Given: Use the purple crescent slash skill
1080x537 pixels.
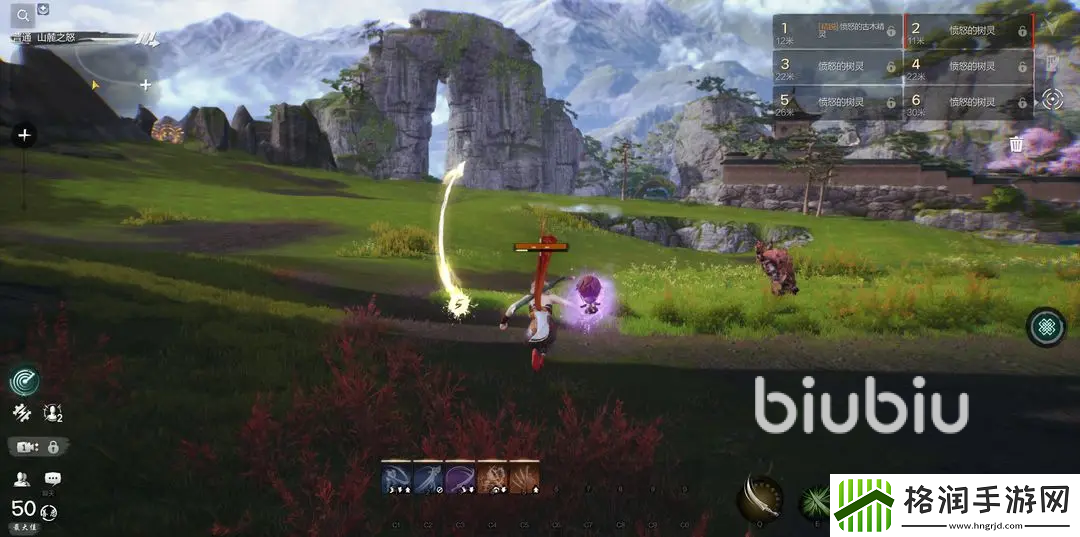Looking at the screenshot, I should point(460,476).
